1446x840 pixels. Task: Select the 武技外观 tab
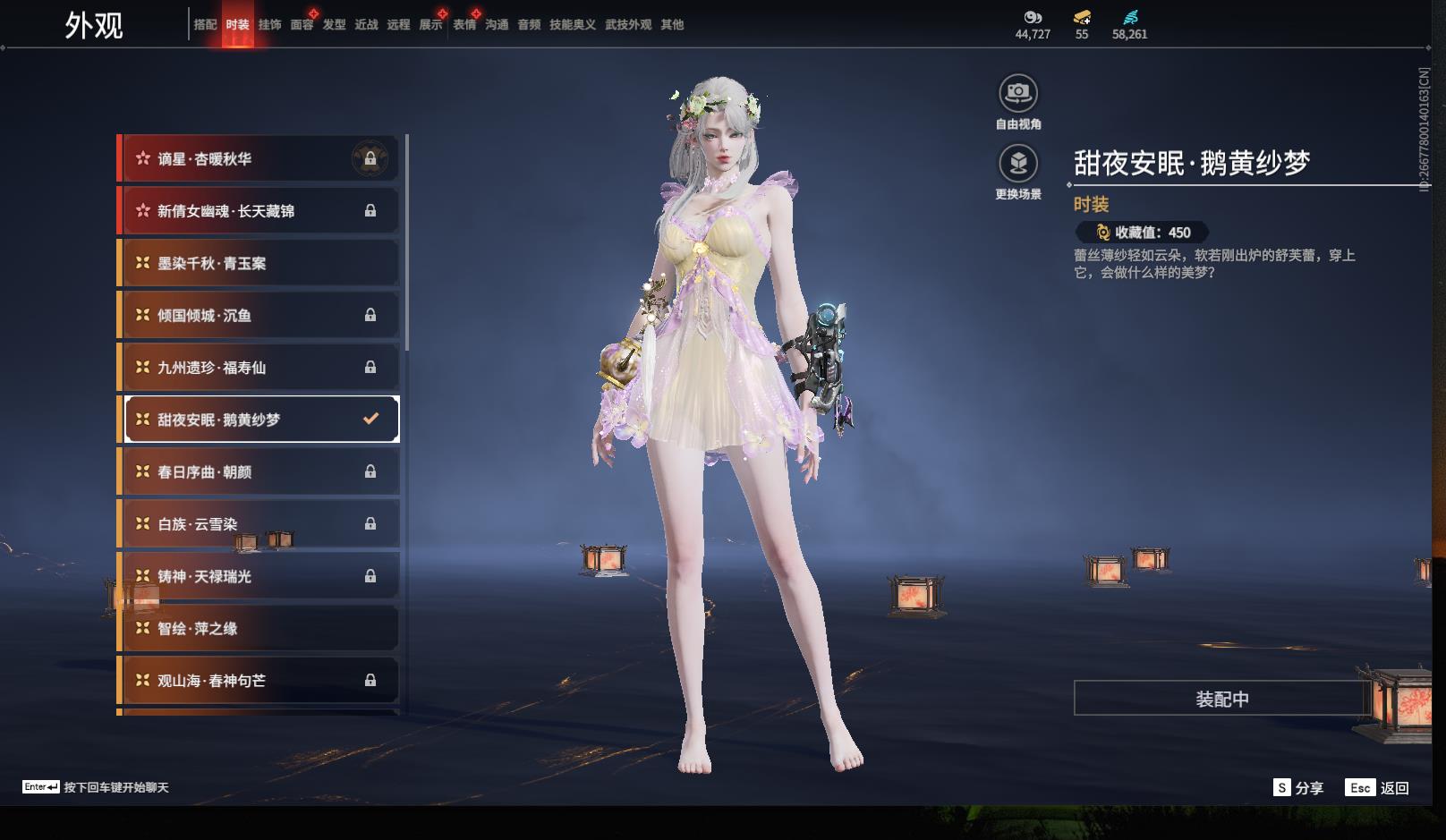[627, 25]
